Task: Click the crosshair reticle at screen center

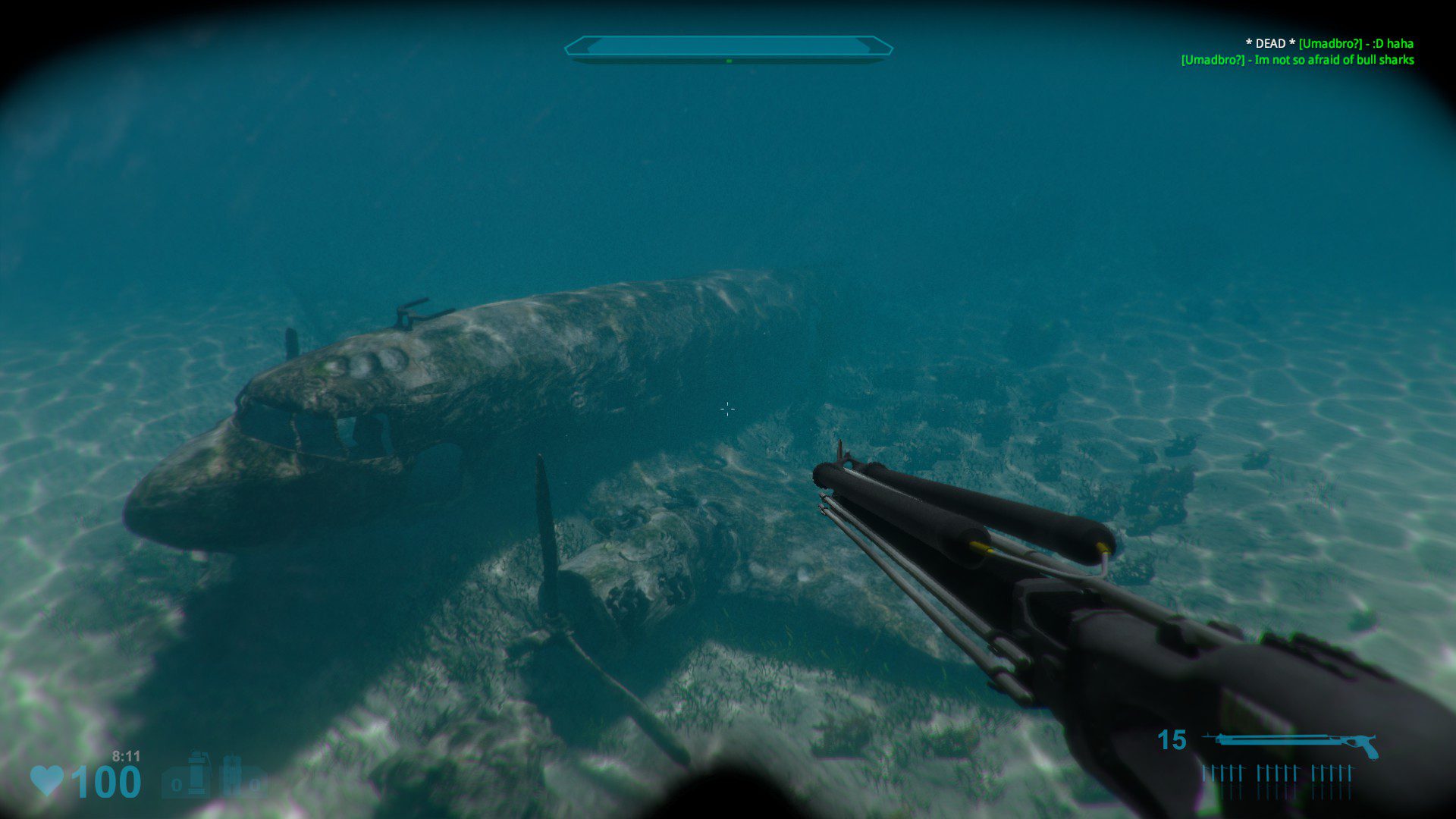Action: [727, 409]
